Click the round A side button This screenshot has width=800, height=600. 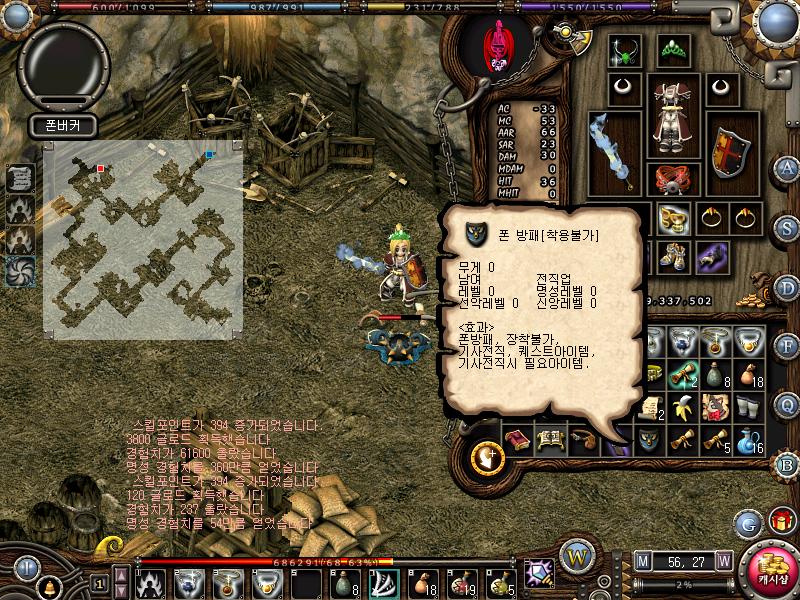pos(787,167)
